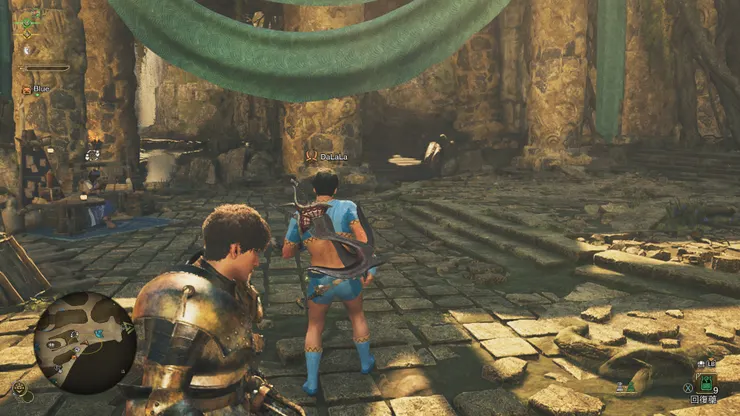740x416 pixels.
Task: Click the round emblem icon below the minimap
Action: pyautogui.click(x=19, y=389)
